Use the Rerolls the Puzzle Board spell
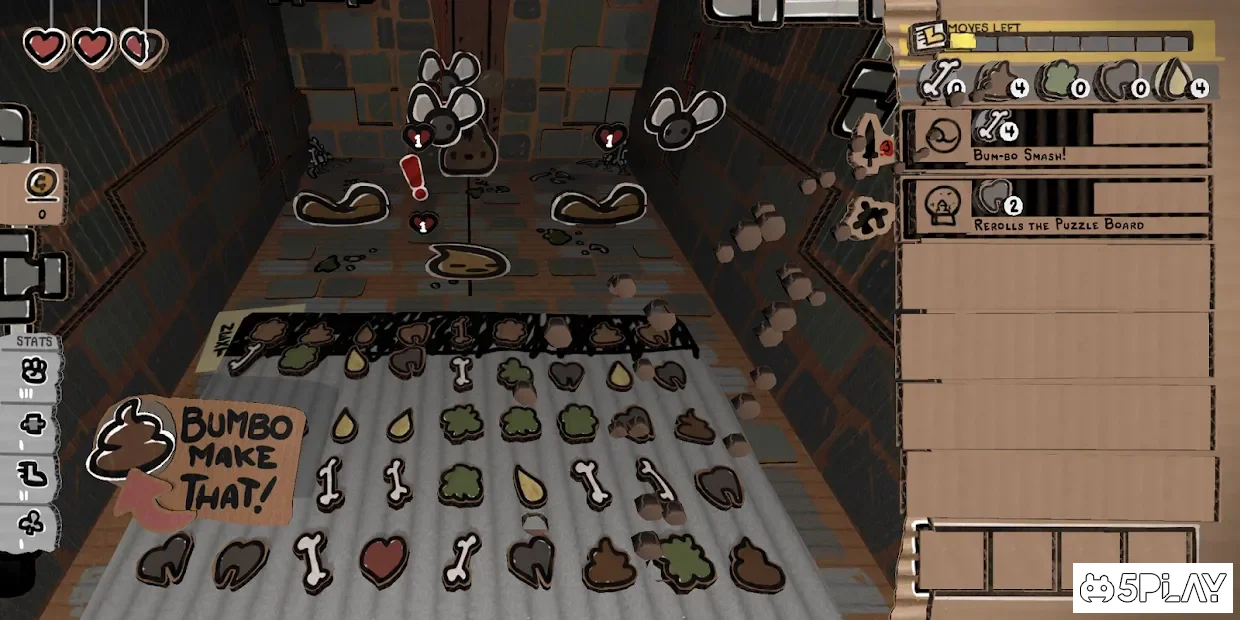 tap(1056, 207)
